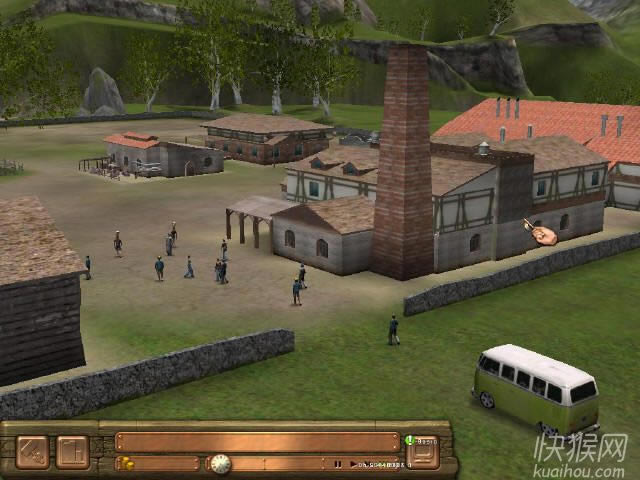Click the round clock dial
The height and width of the screenshot is (480, 640).
(x=220, y=464)
